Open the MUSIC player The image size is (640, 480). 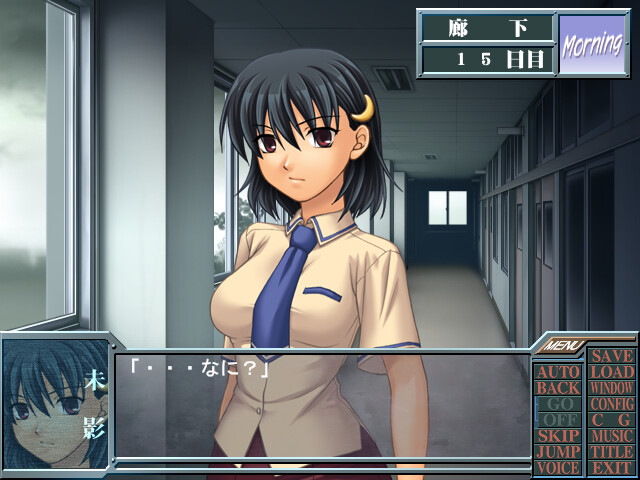pos(610,436)
